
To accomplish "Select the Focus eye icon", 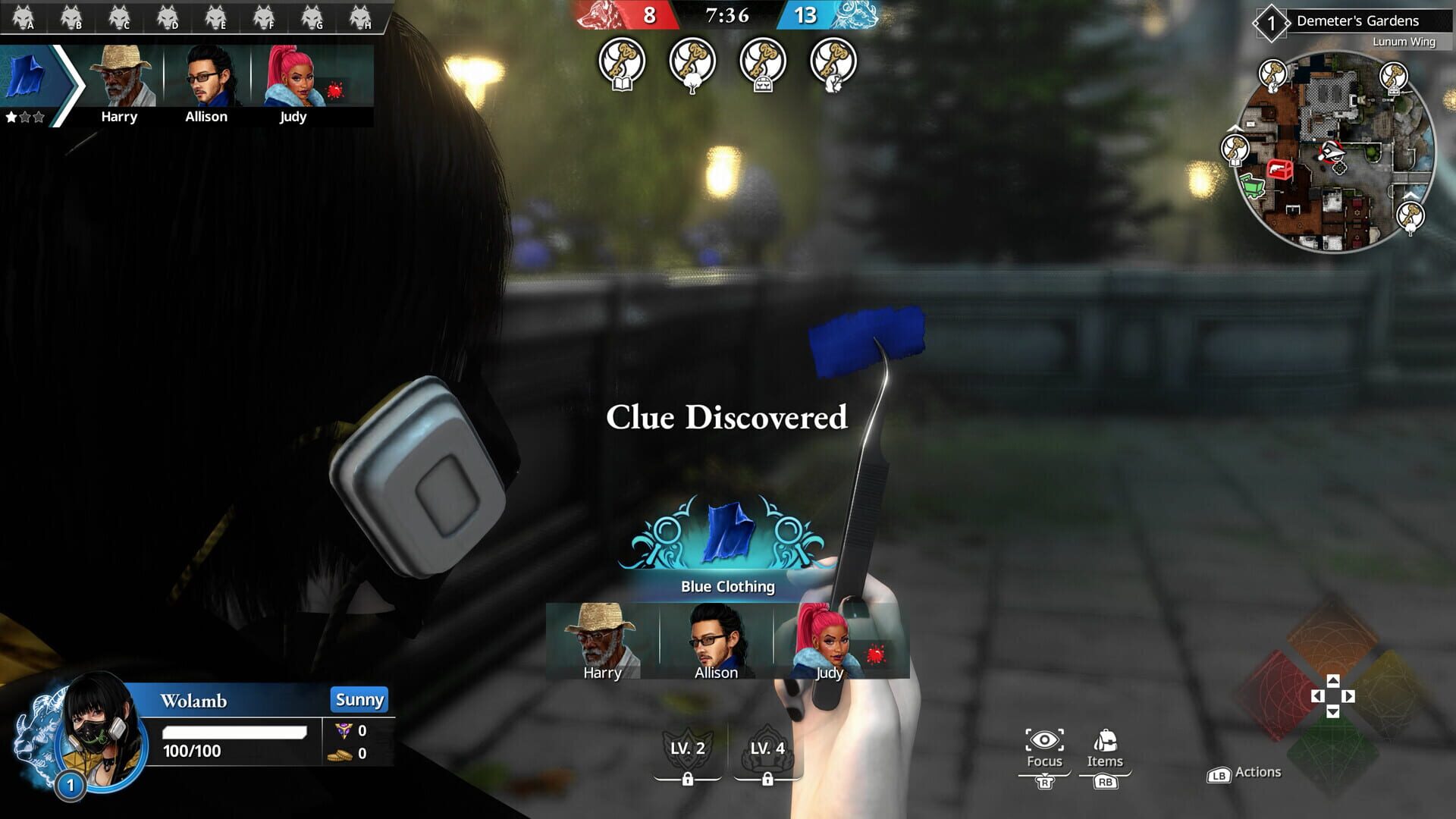I will [x=1044, y=742].
